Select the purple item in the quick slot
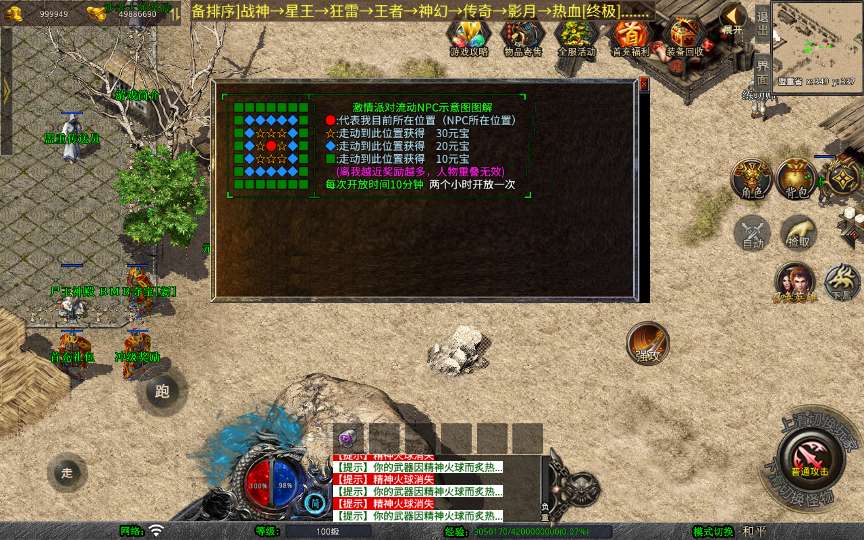Viewport: 864px width, 540px height. (348, 438)
